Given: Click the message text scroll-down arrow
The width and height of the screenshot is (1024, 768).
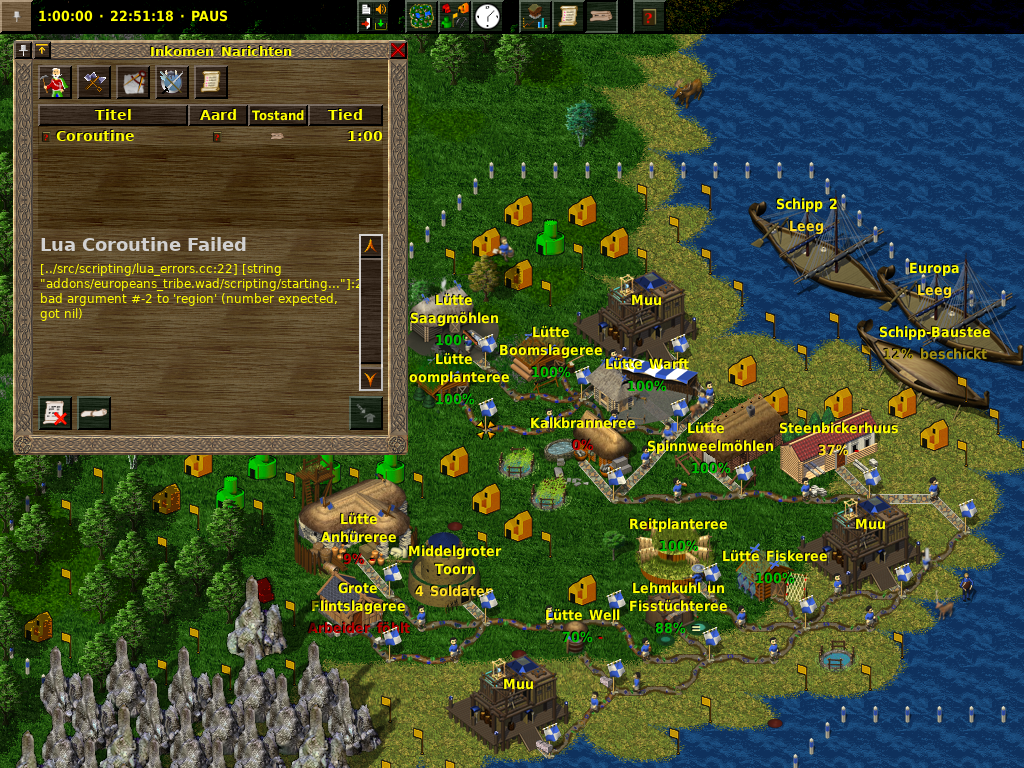Looking at the screenshot, I should click(371, 378).
